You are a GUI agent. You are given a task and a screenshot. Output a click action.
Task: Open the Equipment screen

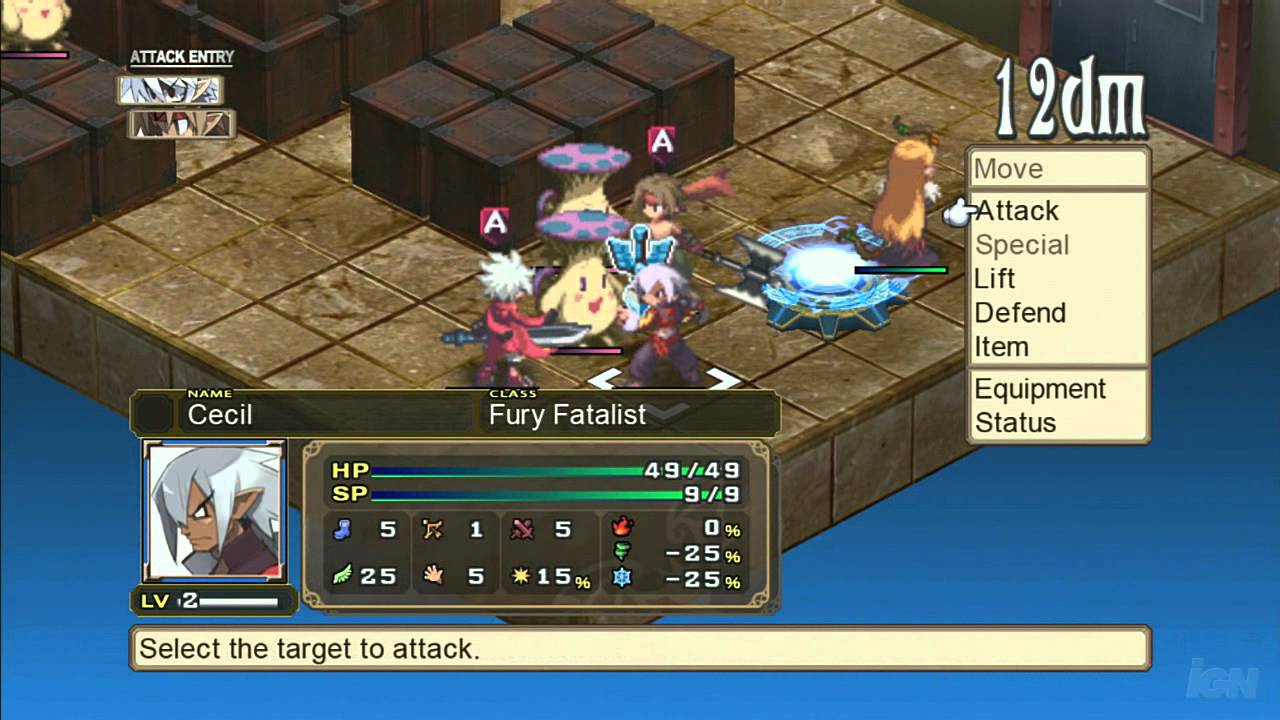[x=1040, y=389]
